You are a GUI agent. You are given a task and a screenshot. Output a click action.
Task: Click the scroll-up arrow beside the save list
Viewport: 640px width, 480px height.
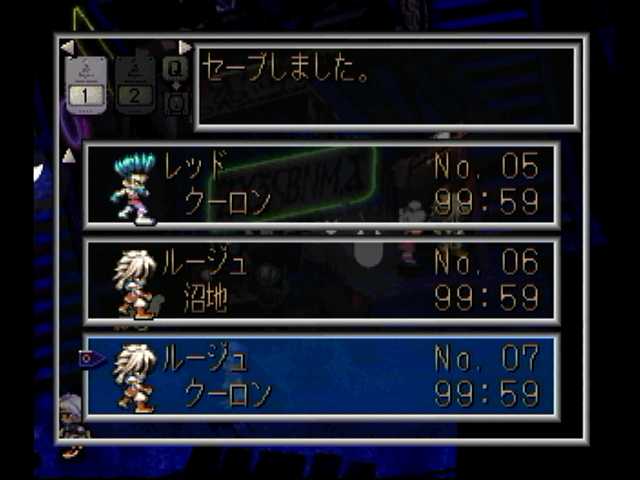coord(68,155)
